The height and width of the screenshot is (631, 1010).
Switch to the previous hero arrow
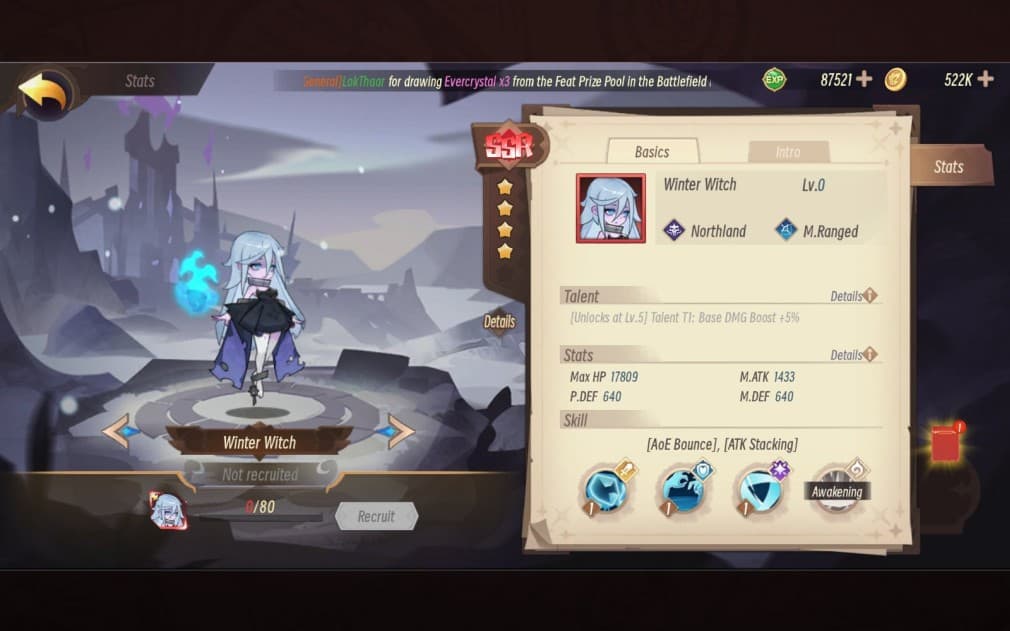[x=116, y=432]
